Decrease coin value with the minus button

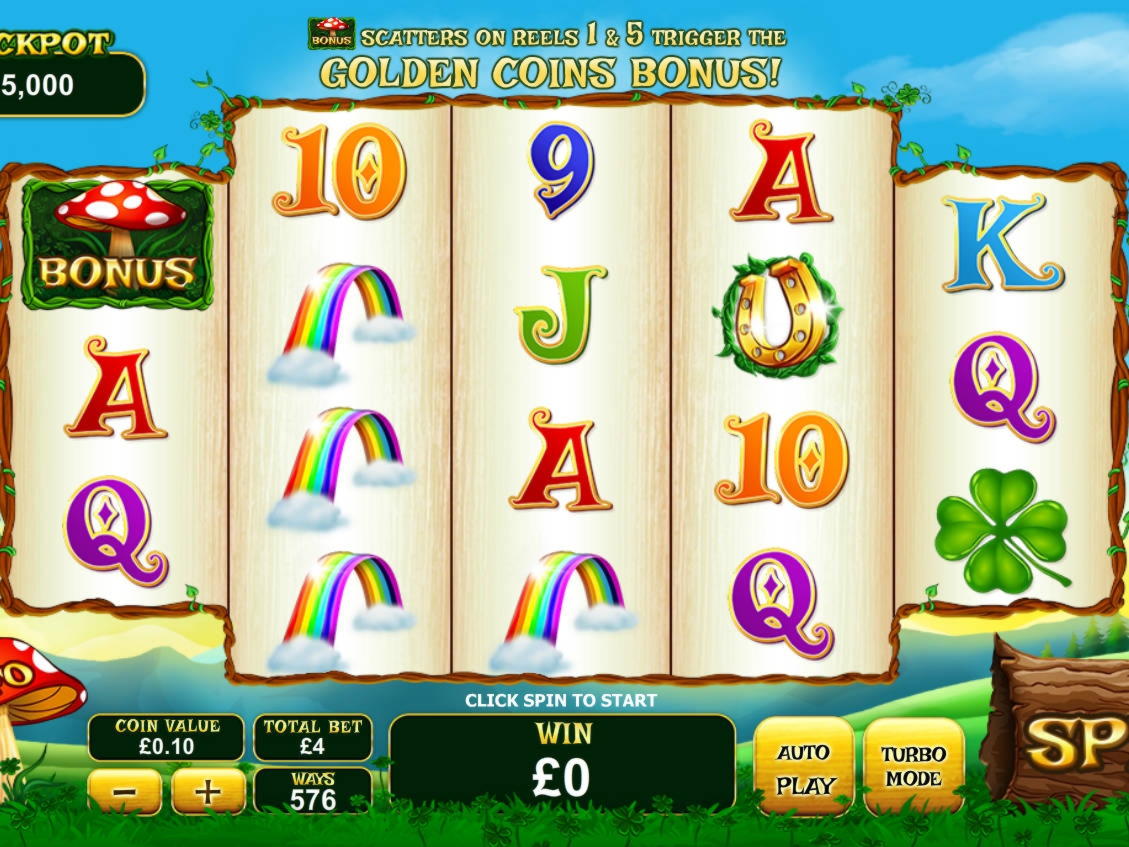pyautogui.click(x=125, y=793)
